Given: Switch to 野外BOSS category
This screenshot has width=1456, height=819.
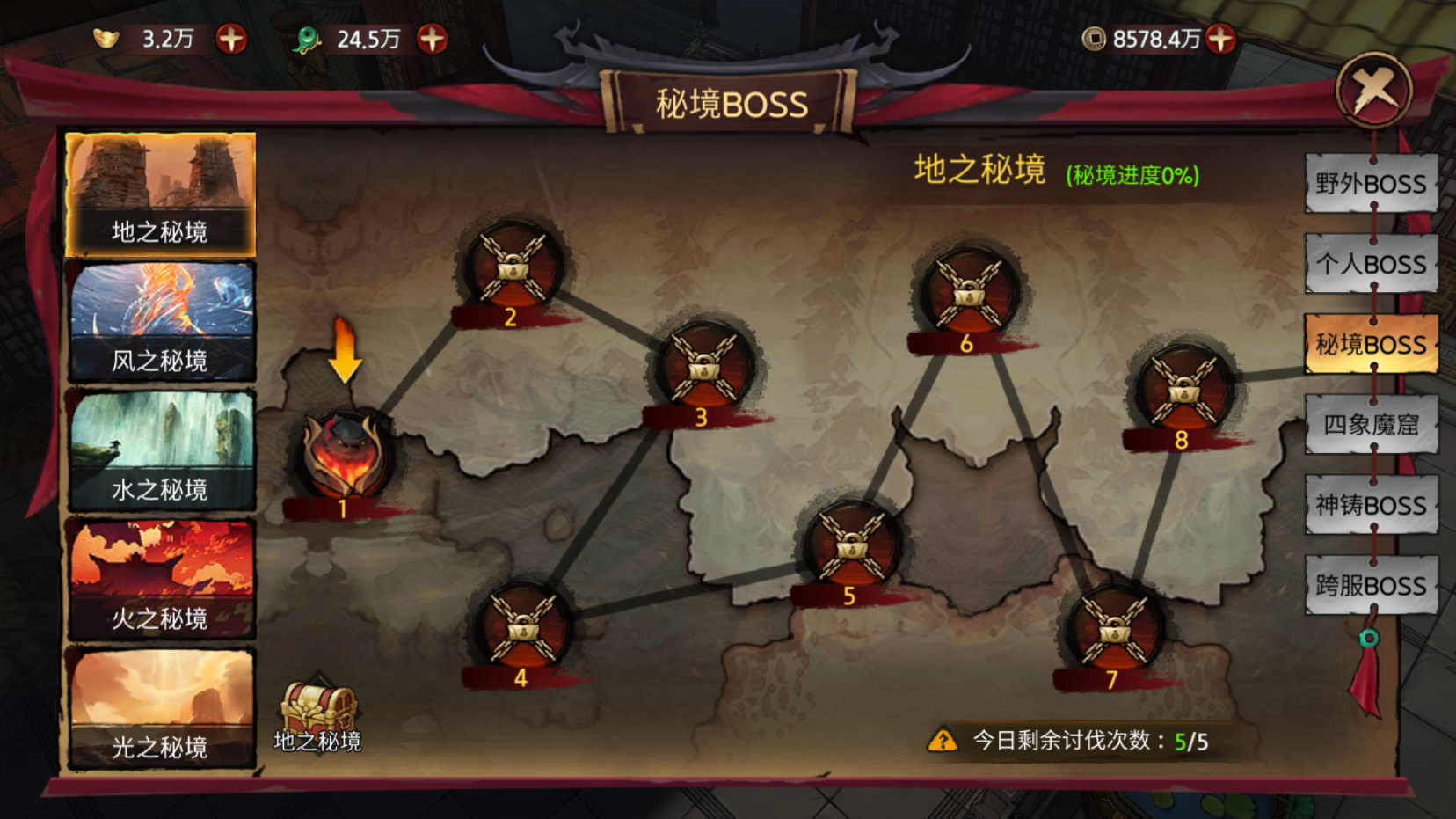Looking at the screenshot, I should (1371, 184).
